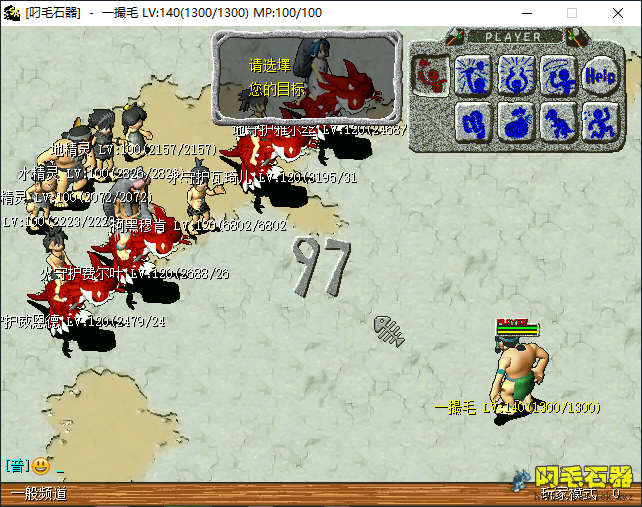Select the red attack command icon
Image resolution: width=642 pixels, height=507 pixels.
pos(430,73)
